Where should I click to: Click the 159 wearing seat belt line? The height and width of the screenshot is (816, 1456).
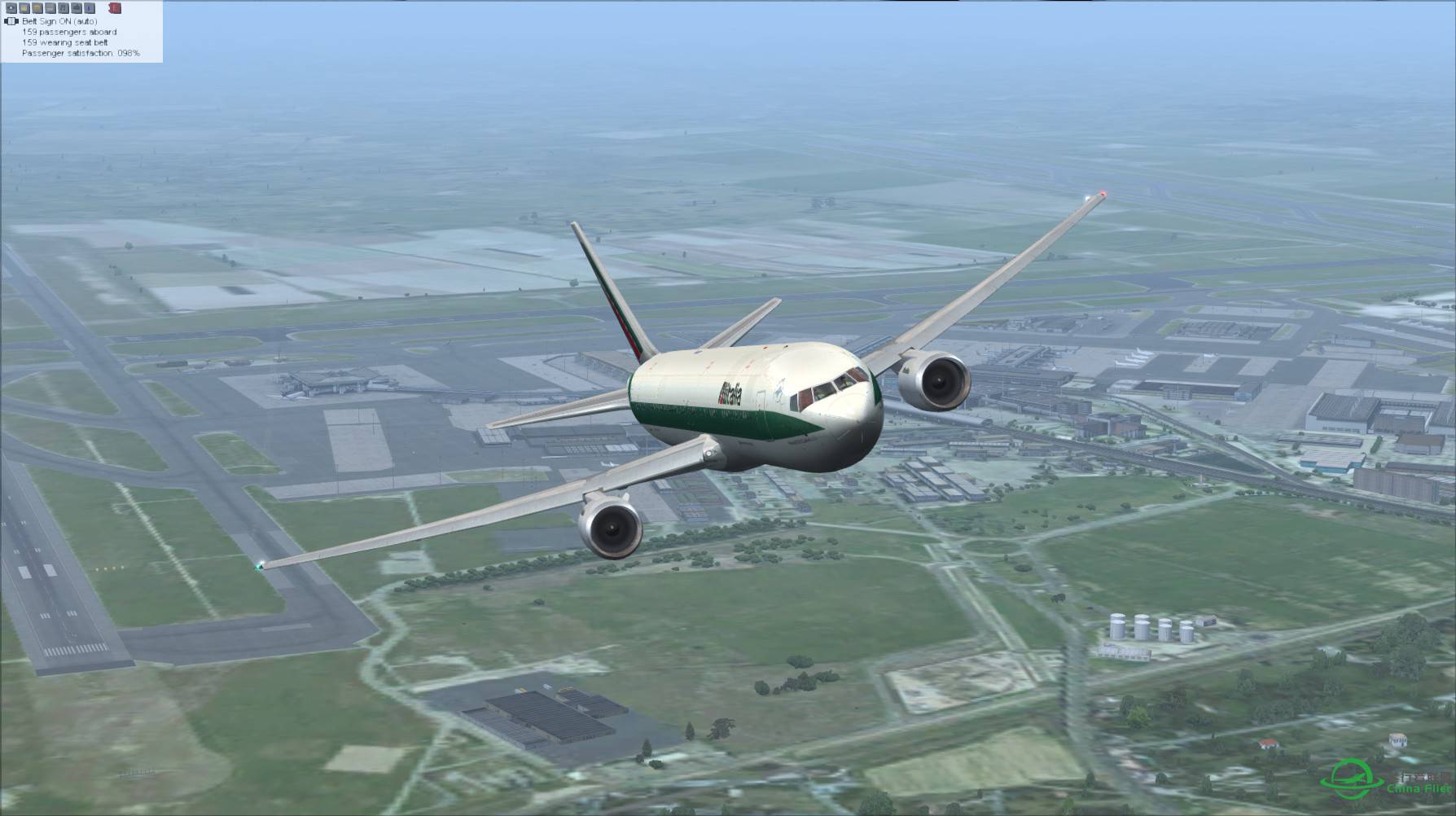point(65,42)
